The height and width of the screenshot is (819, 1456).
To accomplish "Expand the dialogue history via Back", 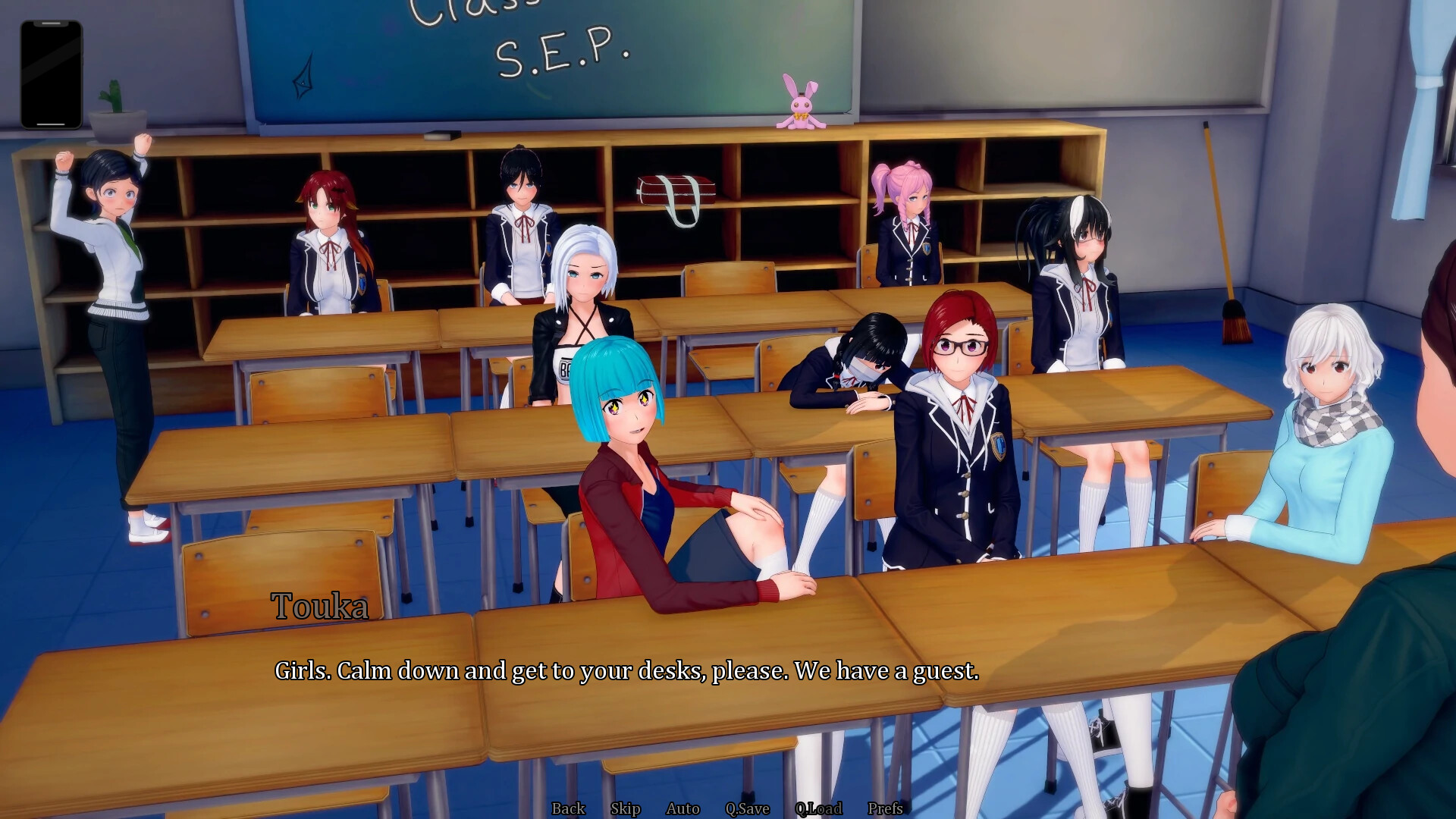I will pyautogui.click(x=569, y=808).
